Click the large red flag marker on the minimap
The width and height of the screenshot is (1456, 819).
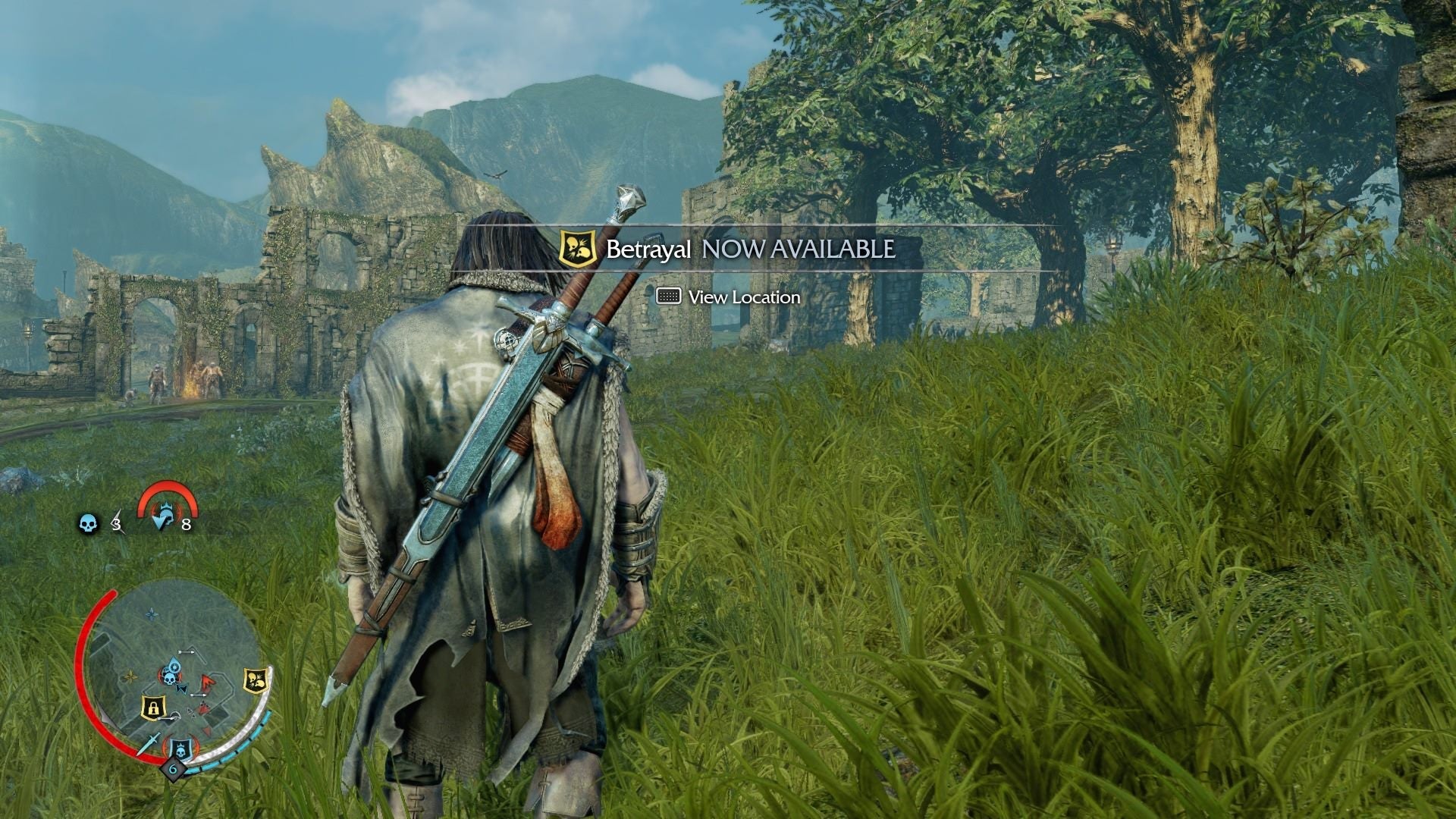(206, 682)
